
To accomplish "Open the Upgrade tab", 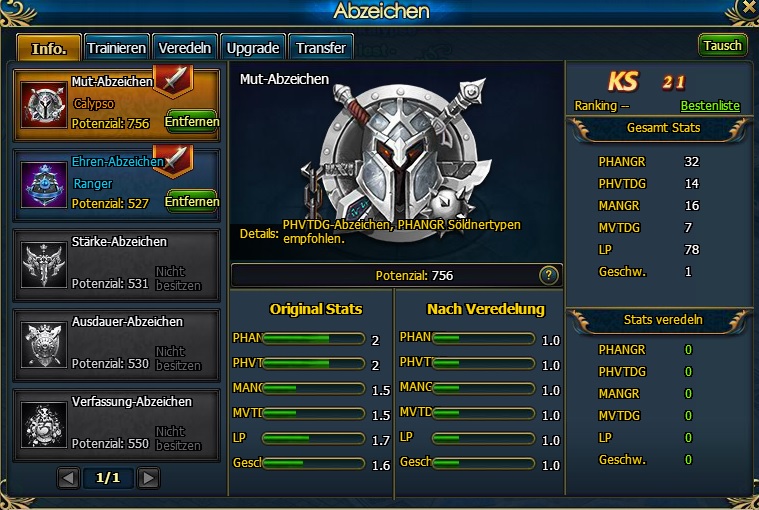I will coord(252,47).
